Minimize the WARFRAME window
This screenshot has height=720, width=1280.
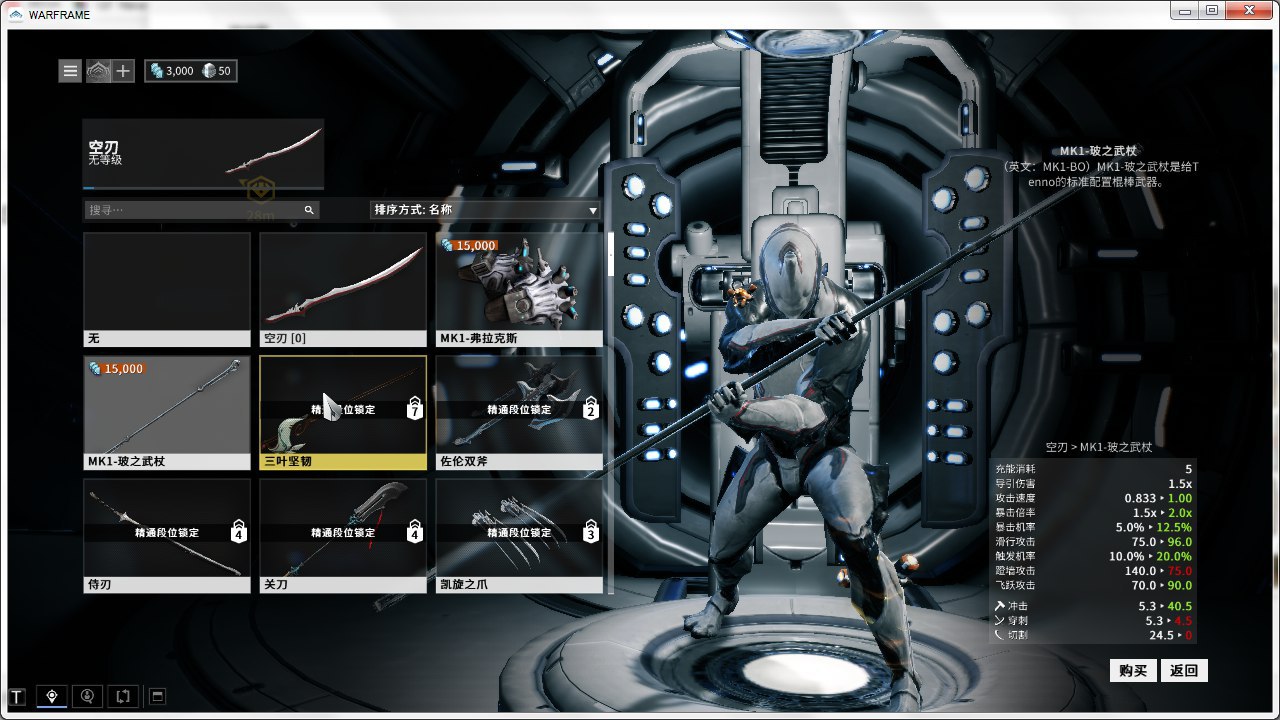coord(1186,10)
